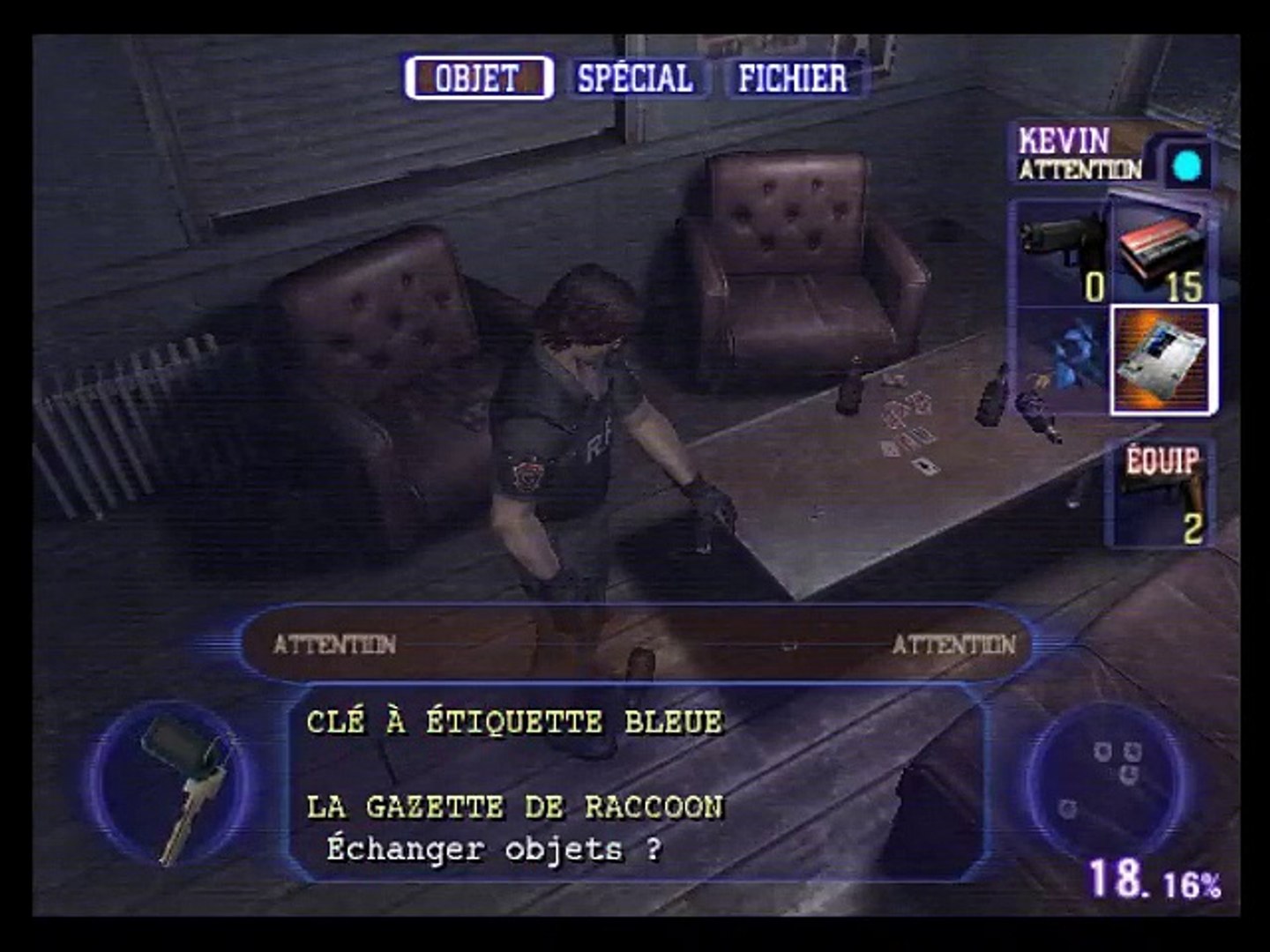This screenshot has height=952, width=1270.
Task: Open the SPÉCIAL tab
Action: click(x=635, y=78)
